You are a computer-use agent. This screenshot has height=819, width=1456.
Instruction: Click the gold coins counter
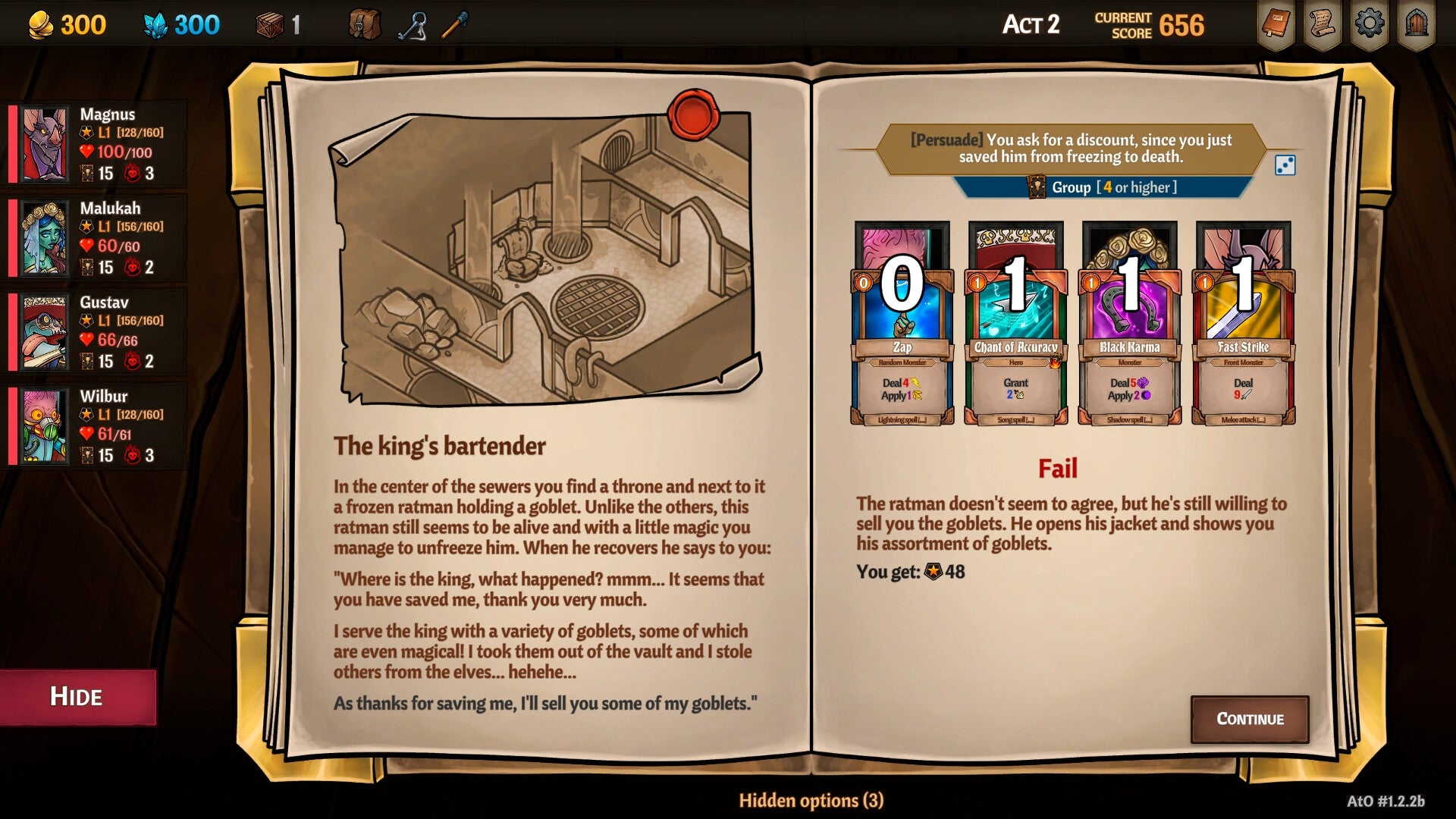coord(61,24)
